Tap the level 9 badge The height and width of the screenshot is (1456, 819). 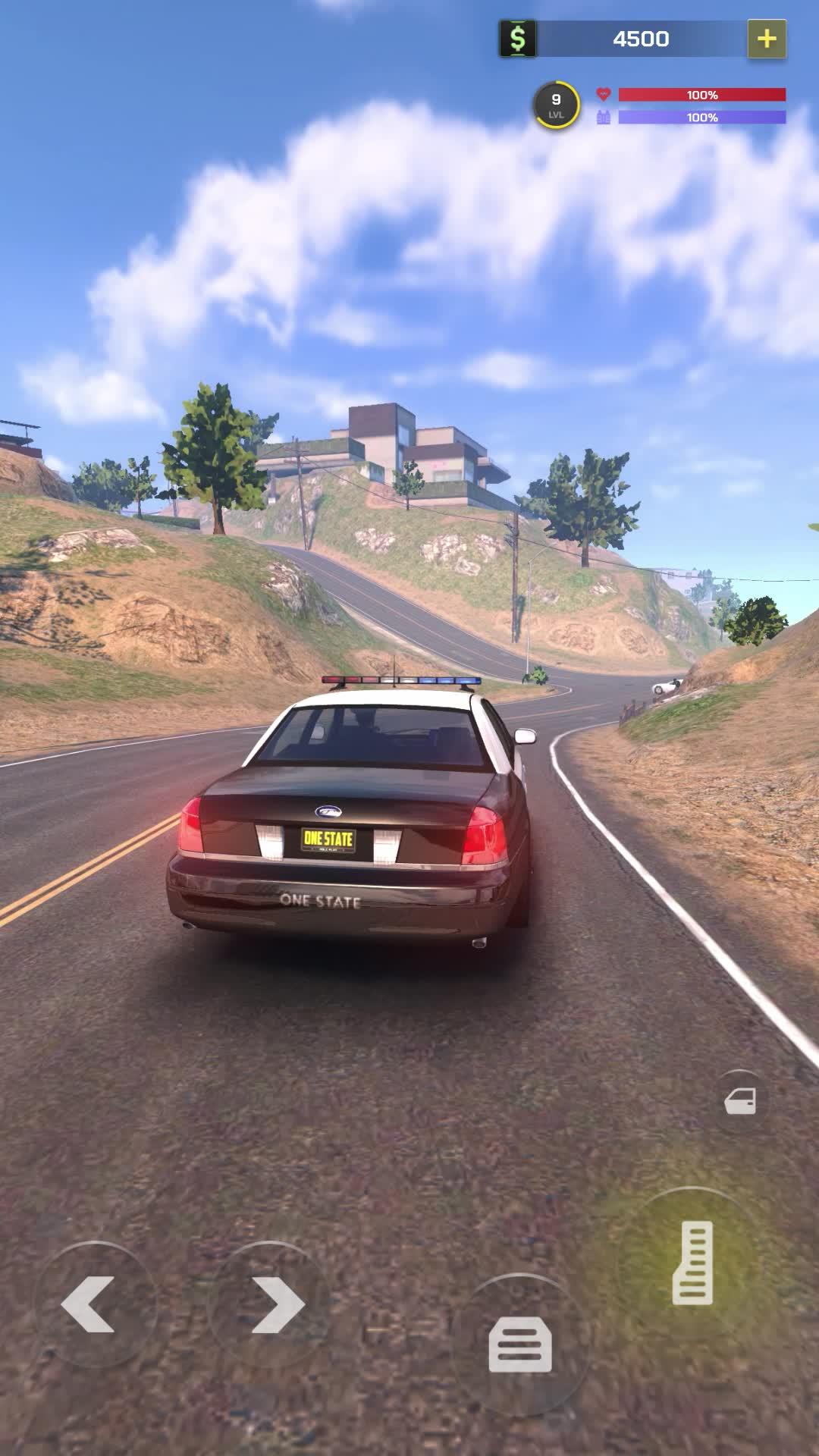(556, 105)
